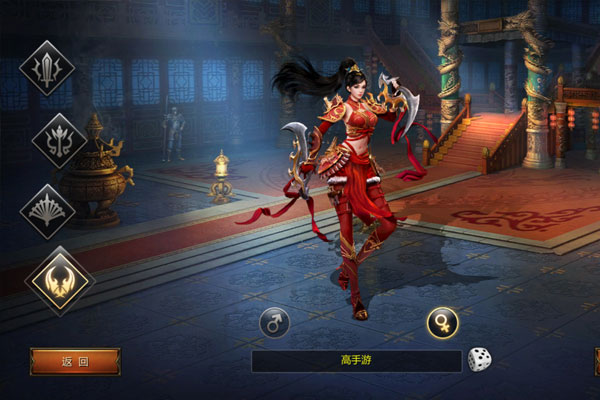Image resolution: width=600 pixels, height=400 pixels.
Task: Select the sword class icon
Action: tap(47, 67)
